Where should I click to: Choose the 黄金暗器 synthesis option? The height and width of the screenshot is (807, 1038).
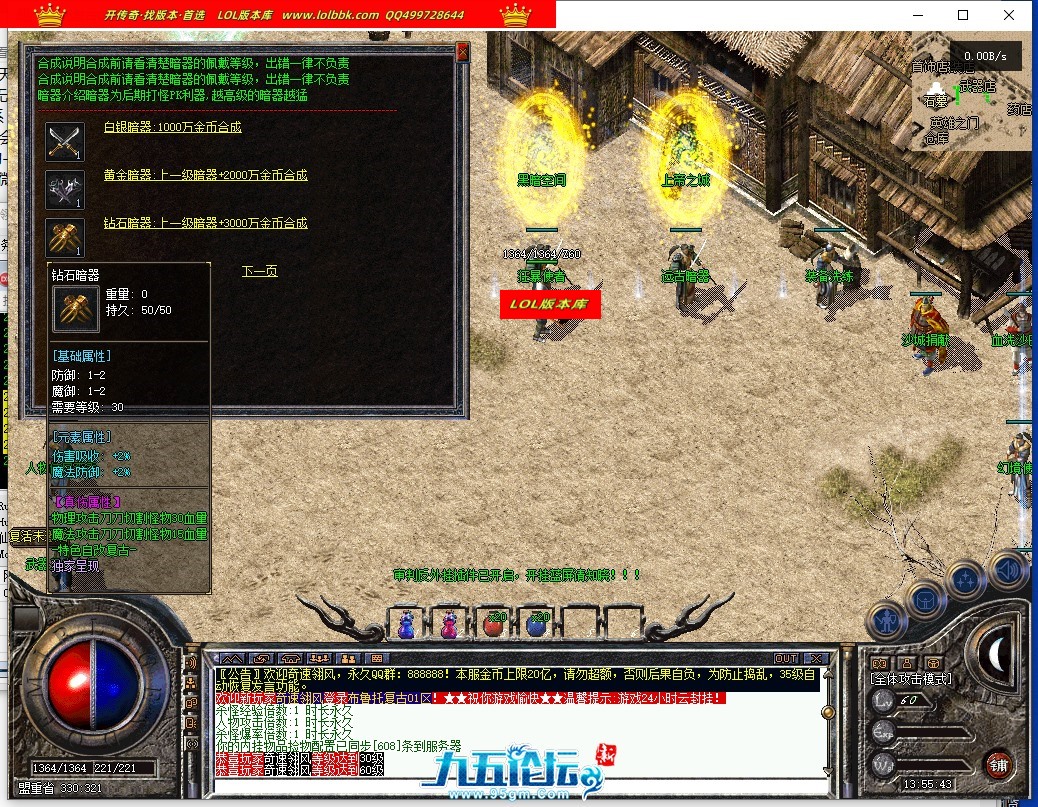pyautogui.click(x=205, y=175)
